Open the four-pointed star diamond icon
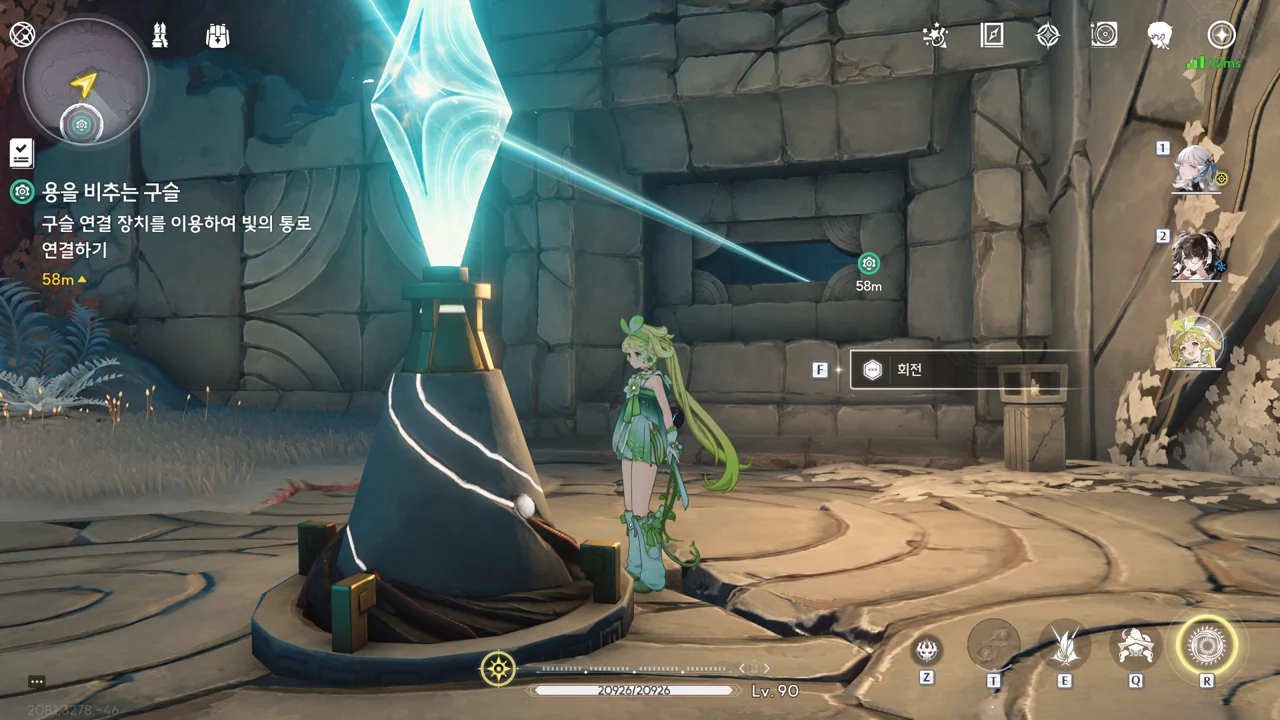This screenshot has width=1280, height=720. pos(1047,36)
